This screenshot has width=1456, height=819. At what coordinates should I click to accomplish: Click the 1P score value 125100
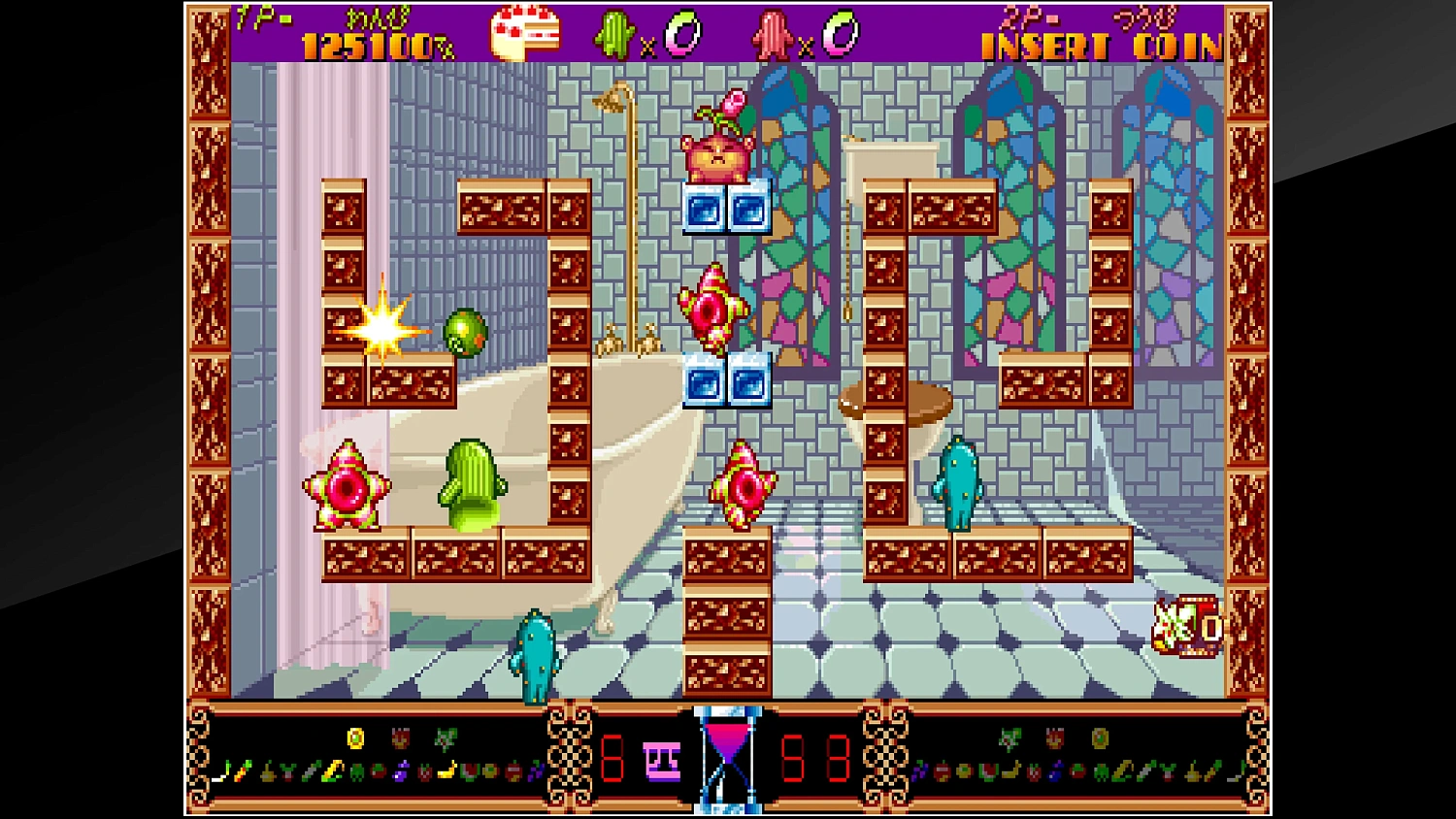click(x=364, y=45)
